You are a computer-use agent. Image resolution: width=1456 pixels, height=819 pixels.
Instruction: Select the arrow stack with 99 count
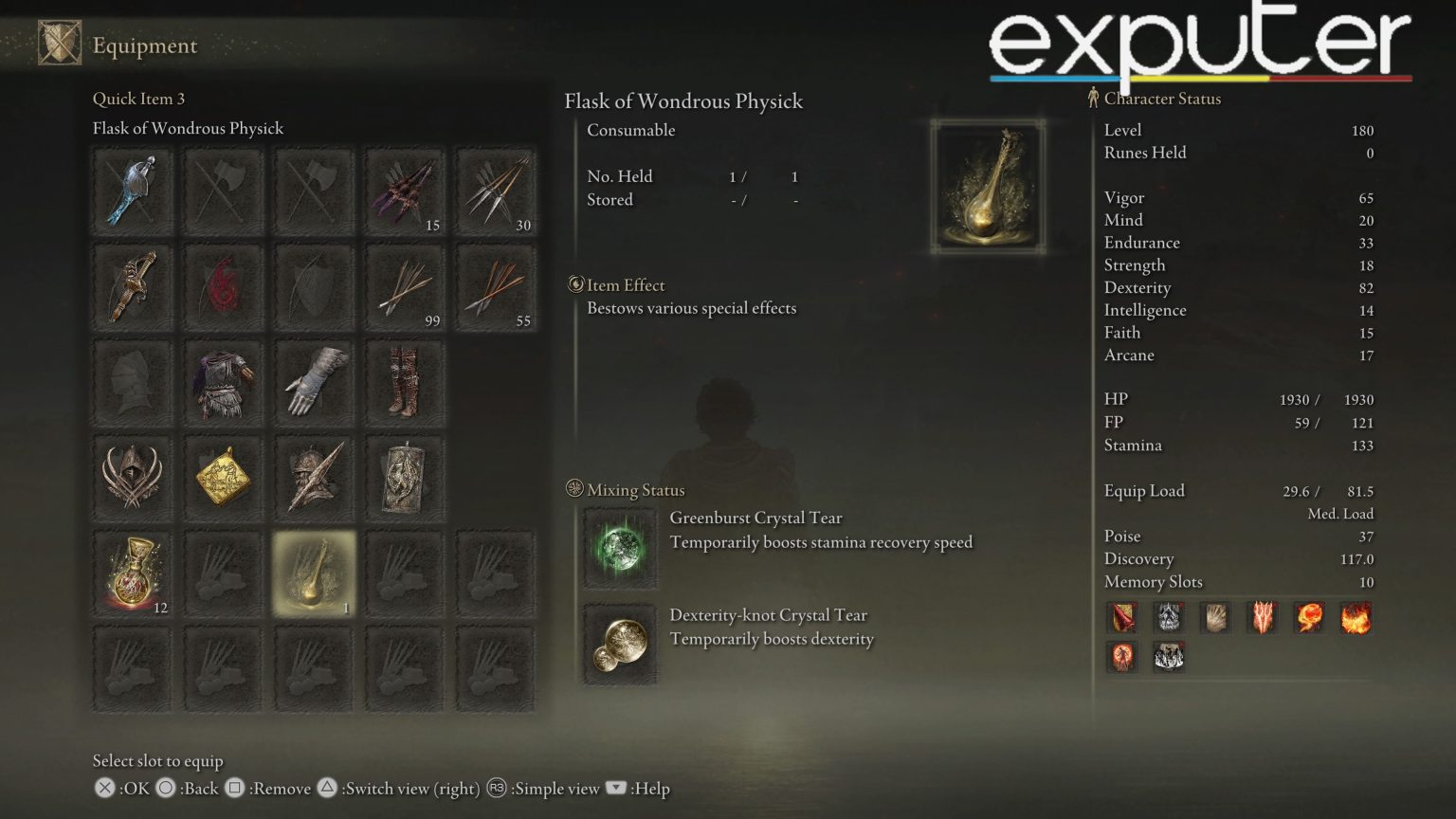click(x=405, y=288)
